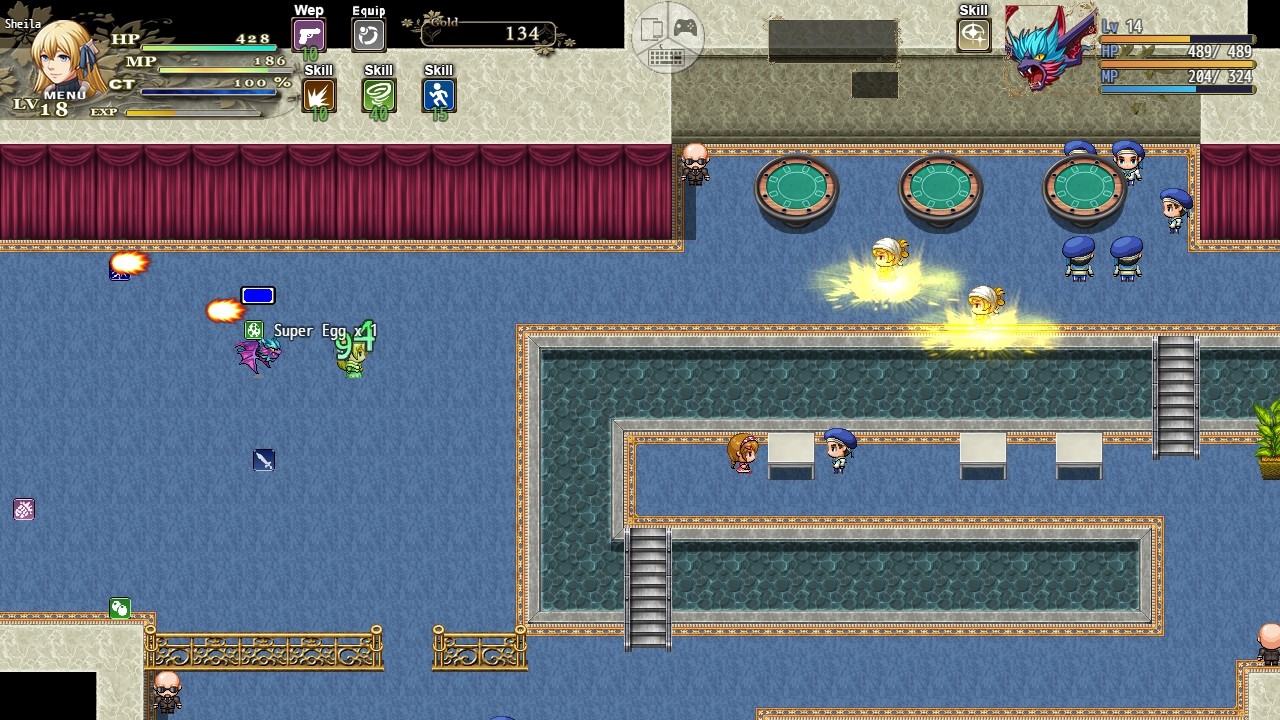Toggle touchscreen input mode in the control wheel
The image size is (1280, 720).
(x=652, y=28)
